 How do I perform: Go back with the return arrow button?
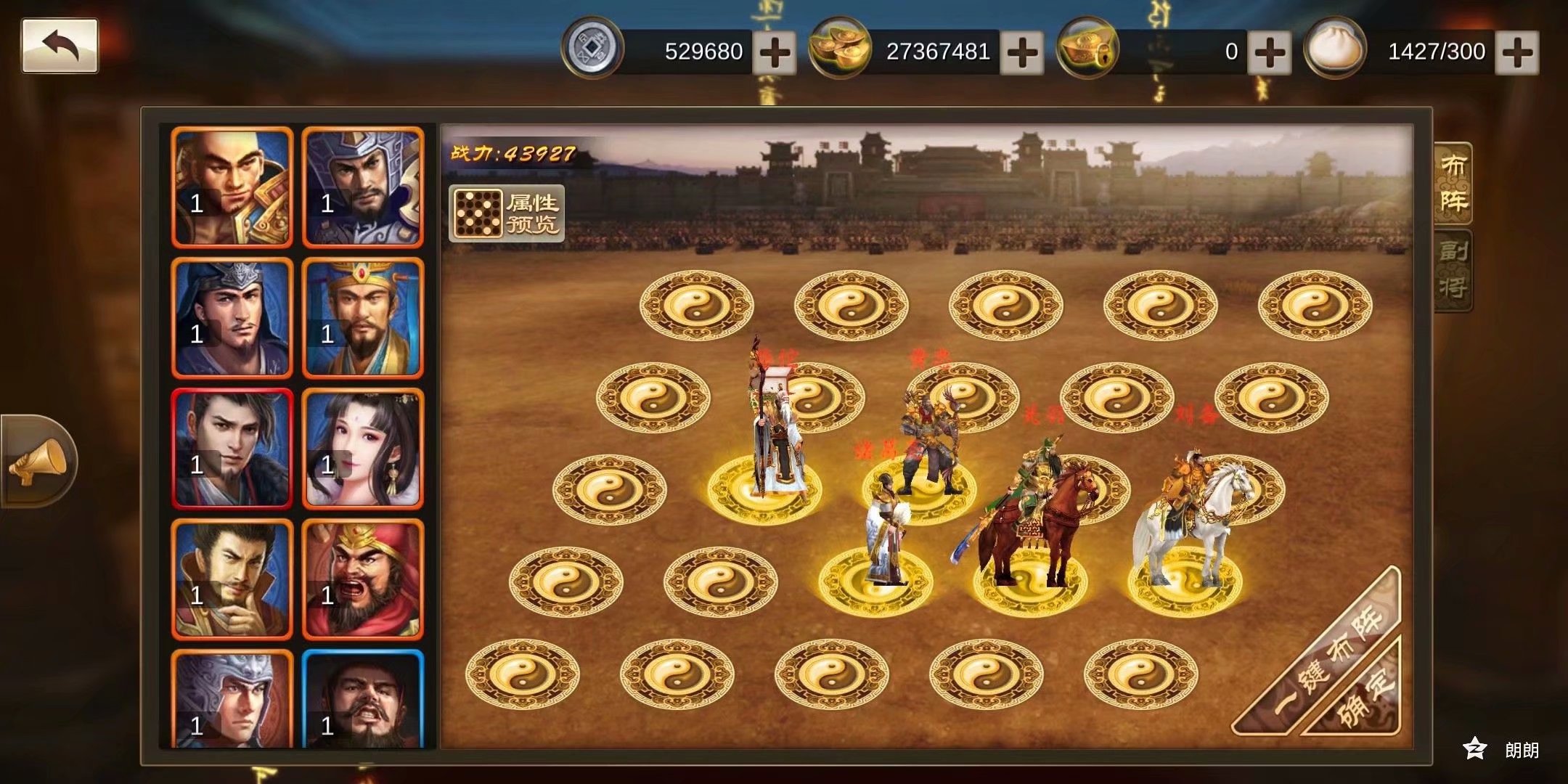(x=60, y=46)
